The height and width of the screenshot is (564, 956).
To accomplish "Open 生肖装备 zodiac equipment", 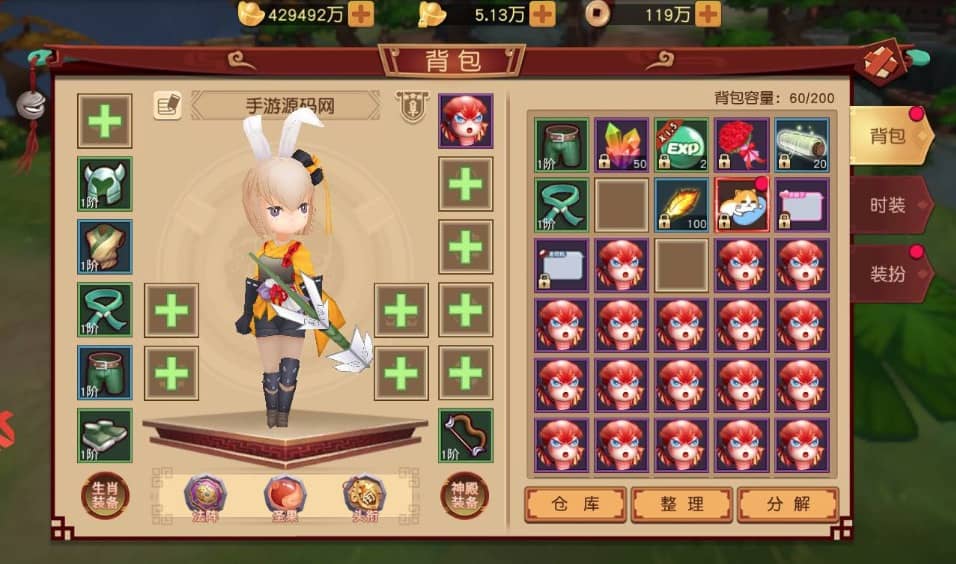I will click(x=104, y=496).
